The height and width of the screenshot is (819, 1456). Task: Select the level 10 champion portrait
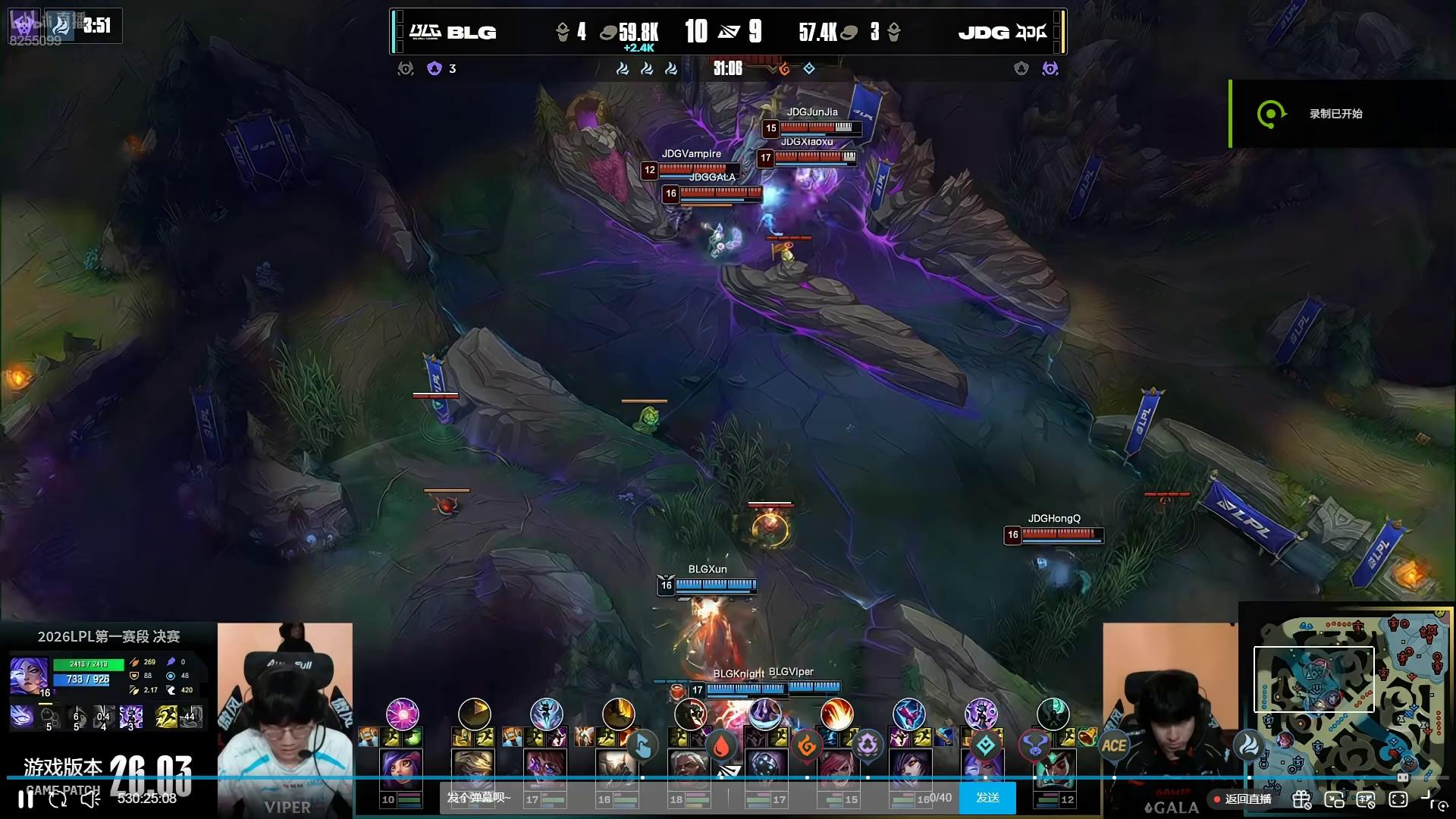[x=401, y=770]
